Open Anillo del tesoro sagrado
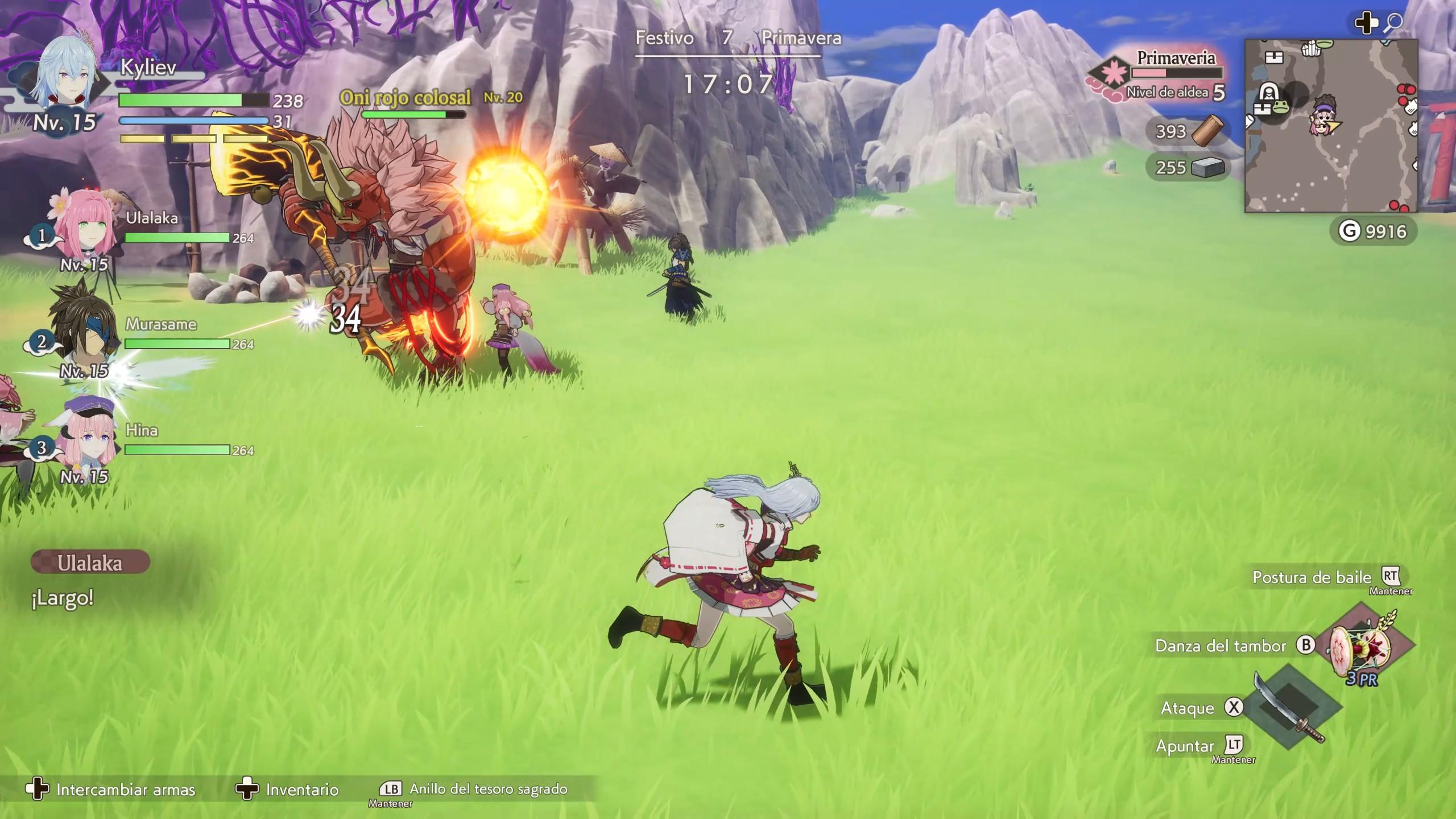This screenshot has width=1456, height=819. [488, 789]
